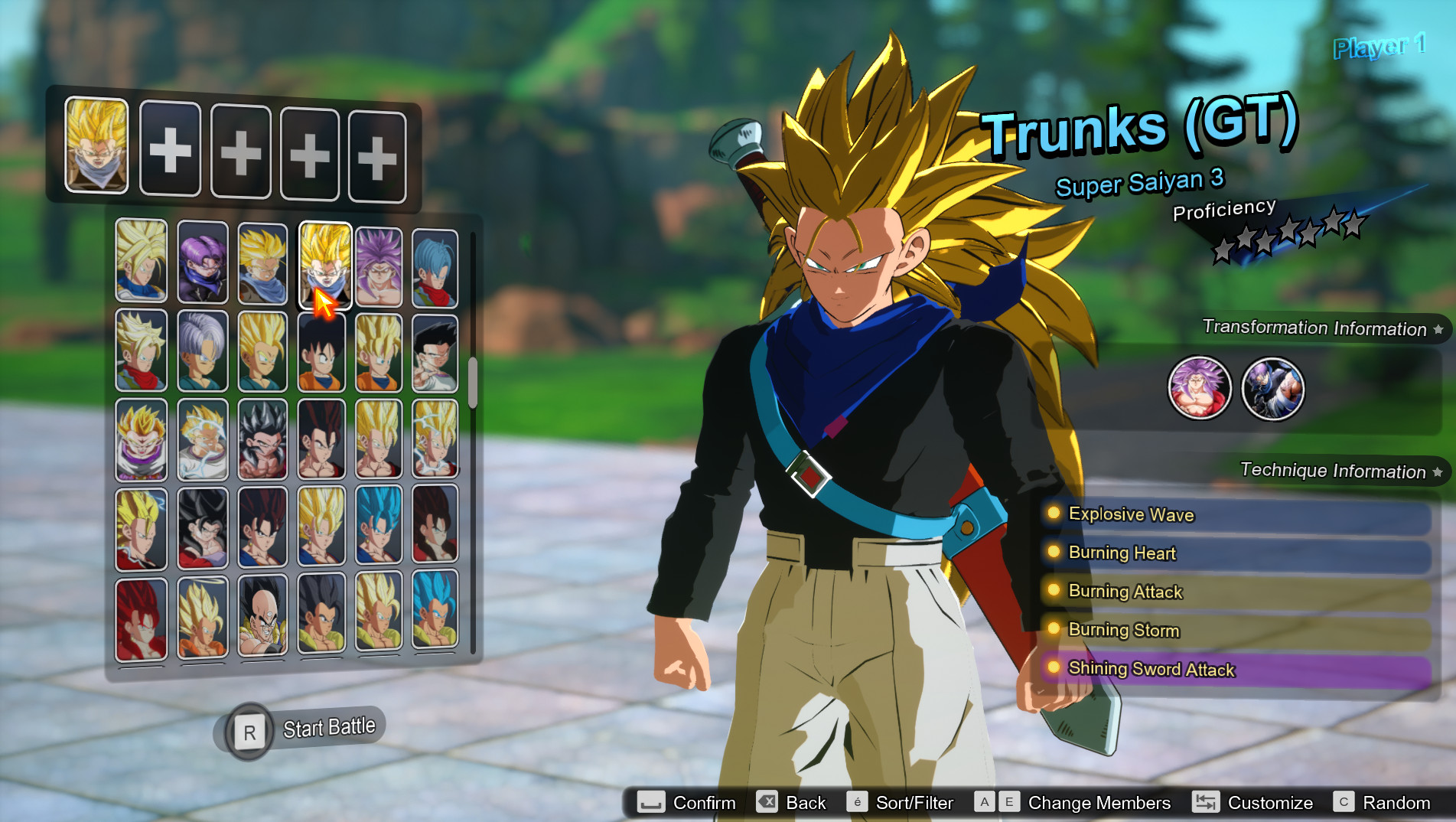The height and width of the screenshot is (822, 1456).
Task: Click the fifth Proficiency star
Action: click(1310, 232)
